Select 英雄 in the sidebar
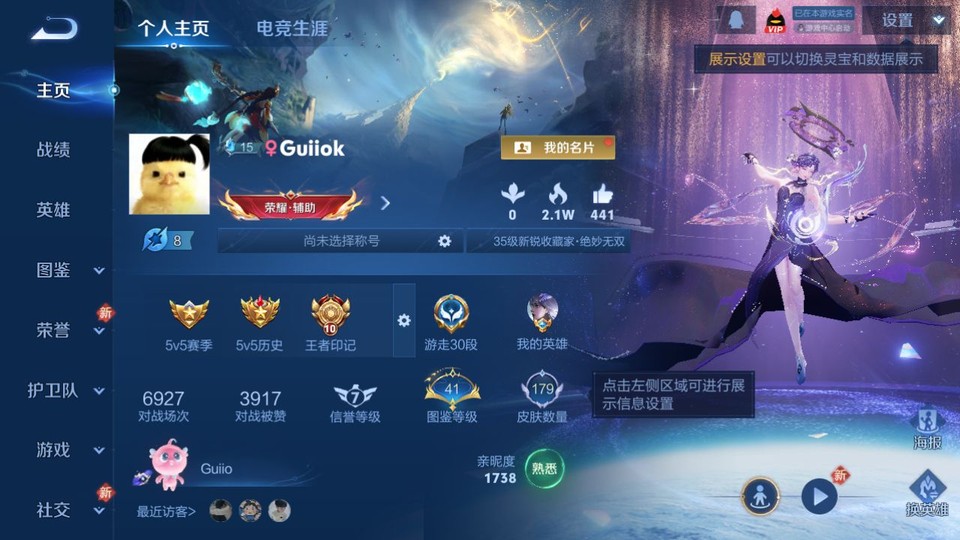Viewport: 960px width, 540px height. pos(53,210)
